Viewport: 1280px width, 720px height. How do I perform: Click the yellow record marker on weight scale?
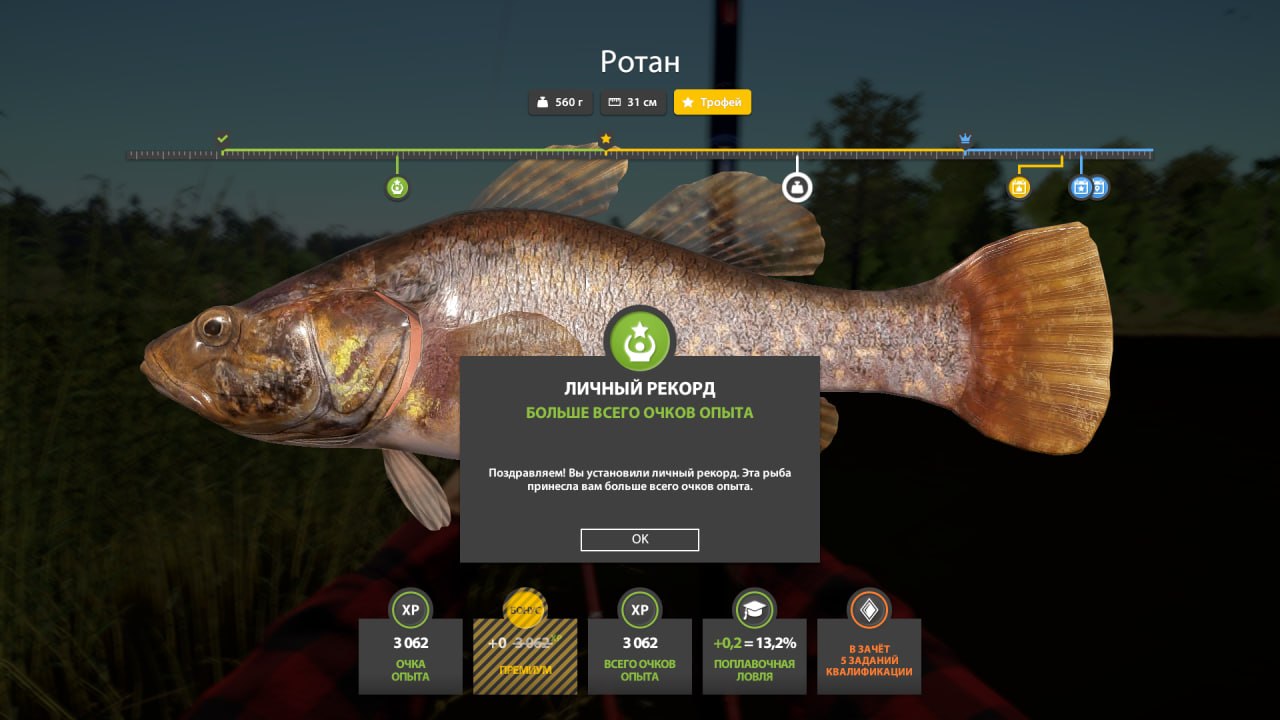click(x=1019, y=187)
